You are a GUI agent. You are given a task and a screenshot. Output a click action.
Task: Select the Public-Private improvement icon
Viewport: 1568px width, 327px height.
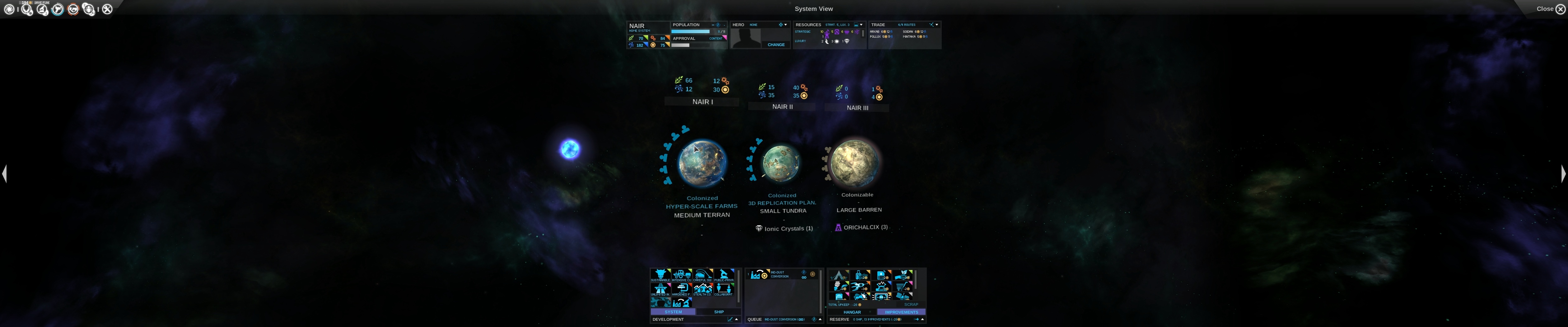point(724,274)
